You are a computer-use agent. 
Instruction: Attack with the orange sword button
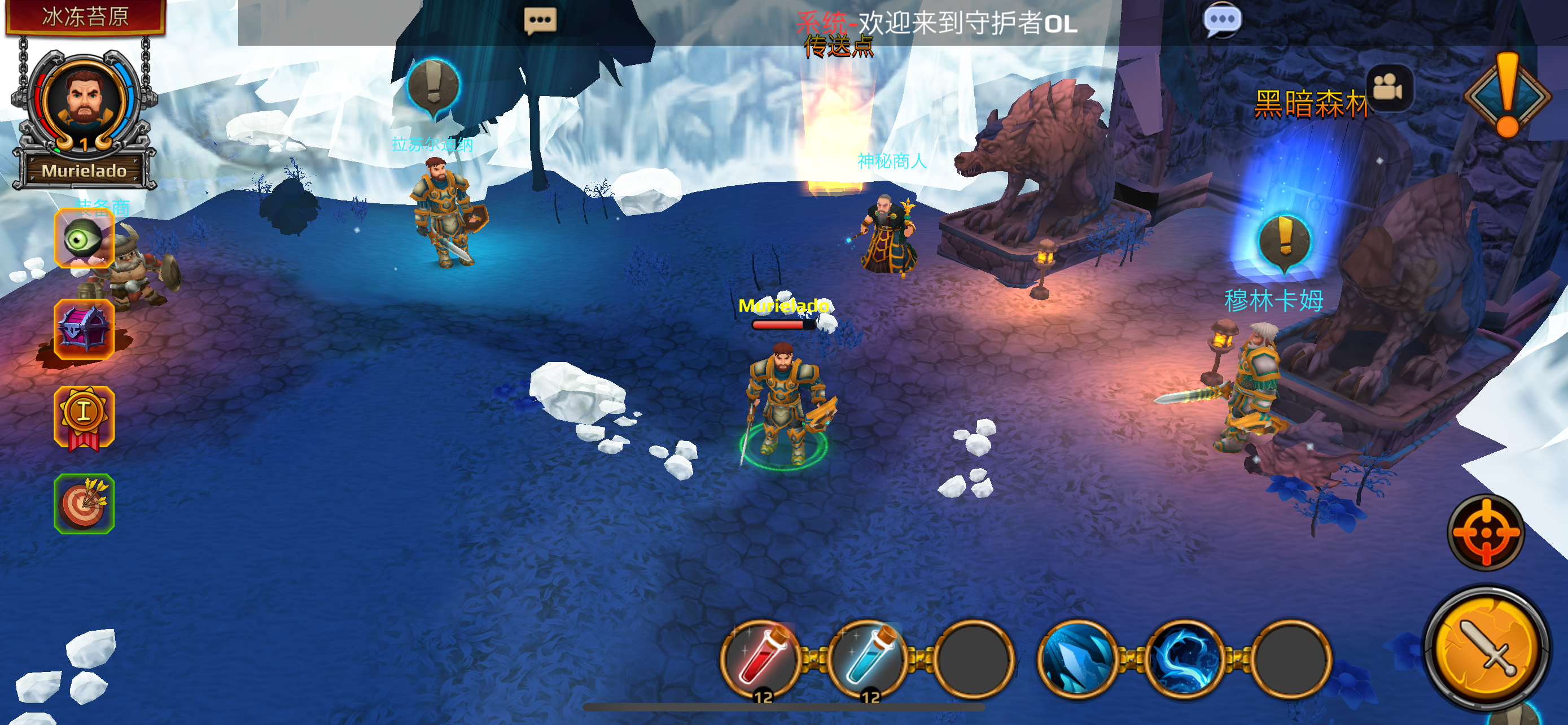(1486, 647)
